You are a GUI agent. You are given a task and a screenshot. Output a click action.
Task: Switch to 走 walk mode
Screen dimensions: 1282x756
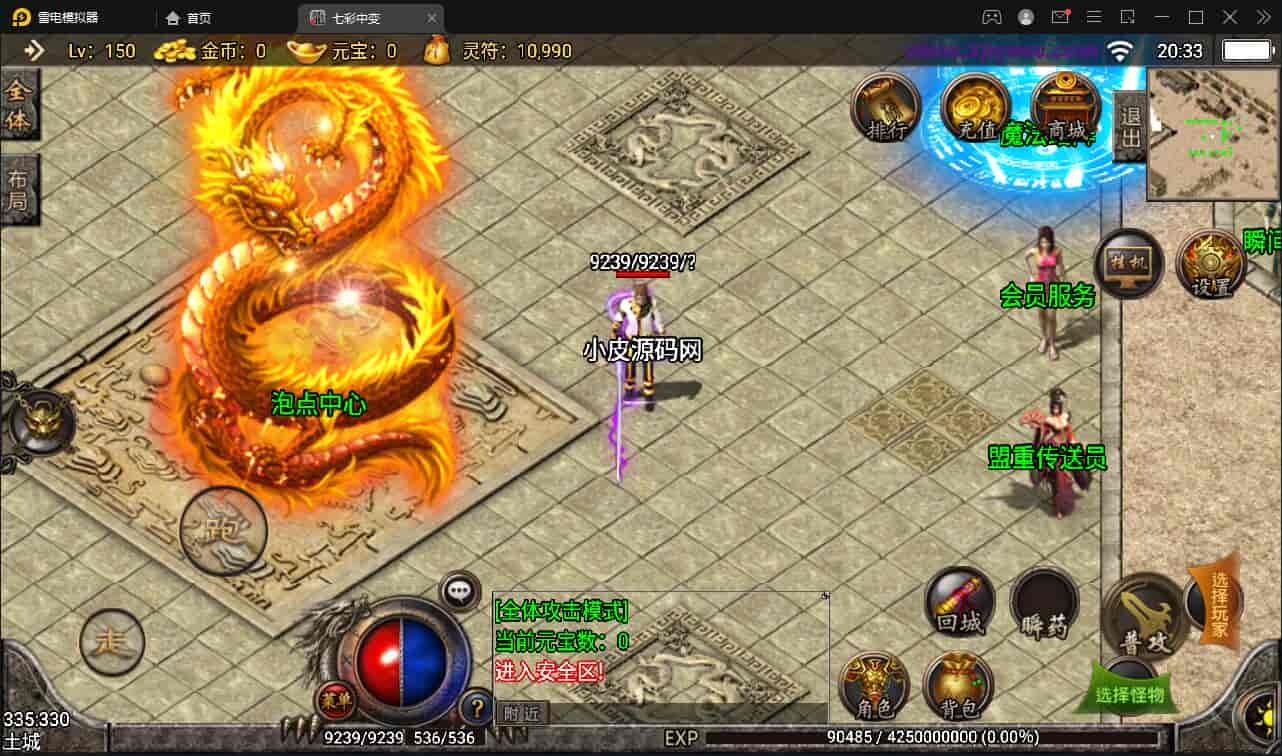pyautogui.click(x=112, y=642)
